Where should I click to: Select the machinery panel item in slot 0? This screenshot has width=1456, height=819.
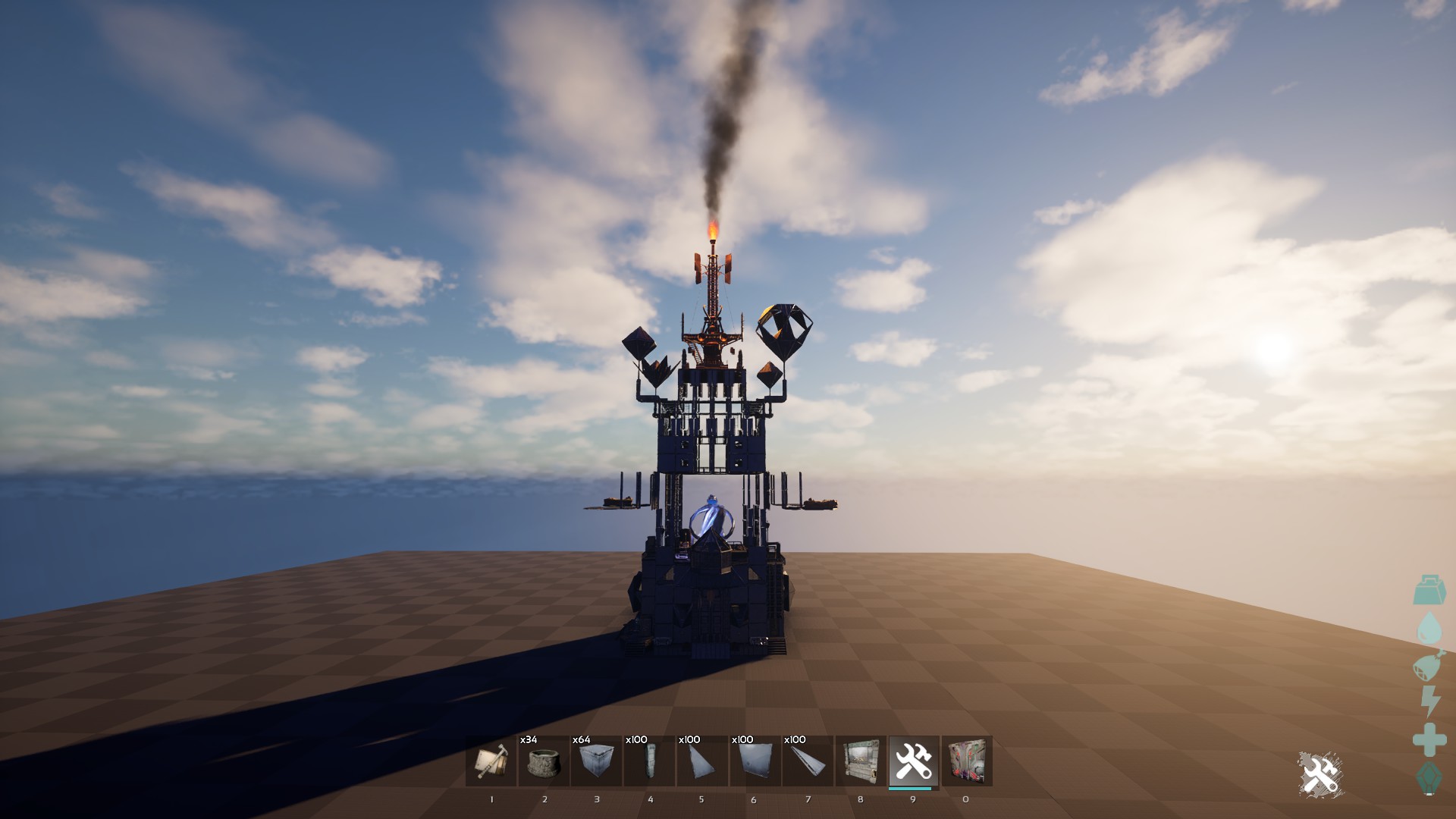pyautogui.click(x=965, y=764)
